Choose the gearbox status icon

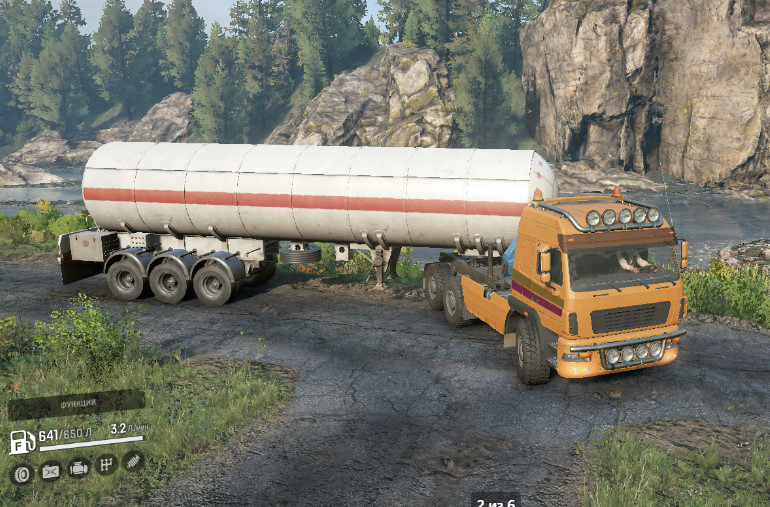[106, 464]
